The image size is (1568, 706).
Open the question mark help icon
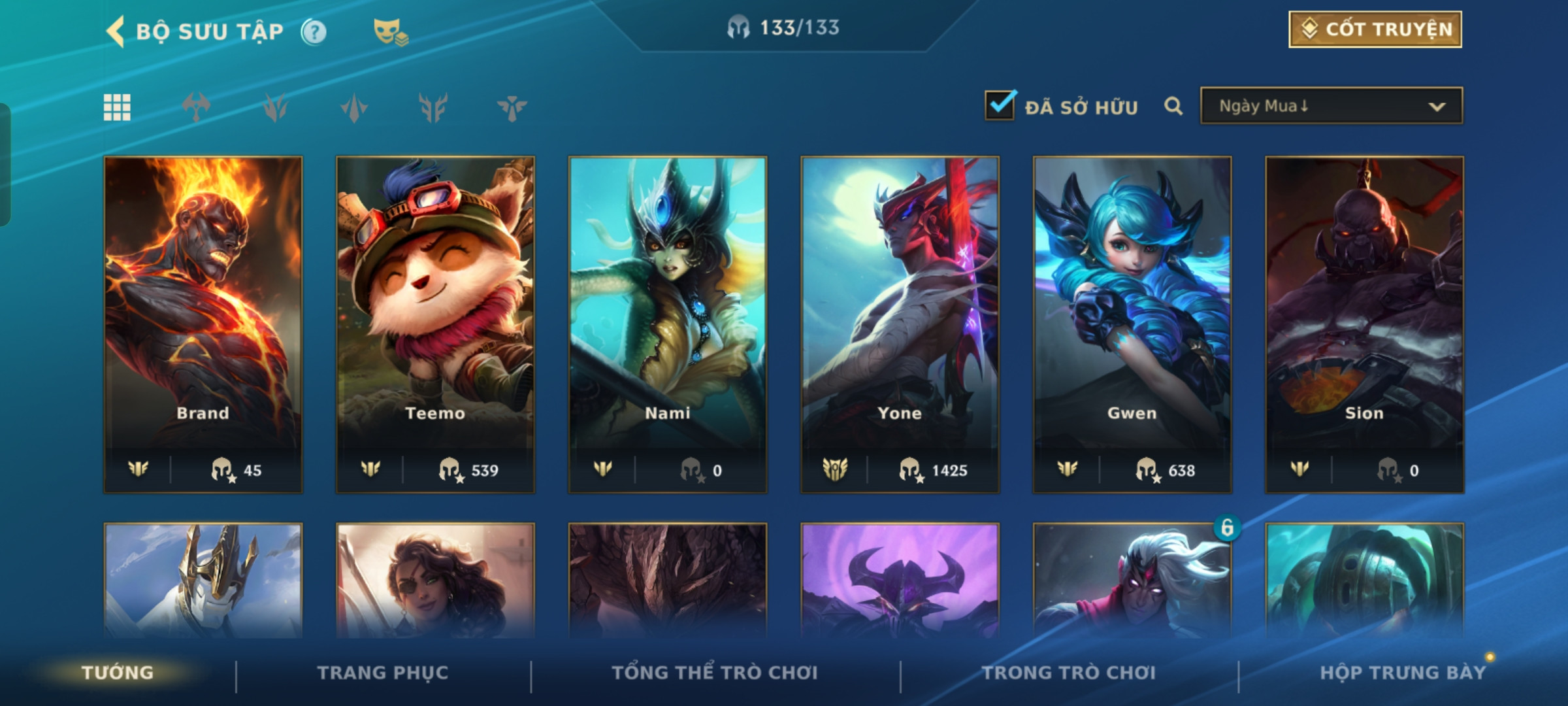point(314,31)
